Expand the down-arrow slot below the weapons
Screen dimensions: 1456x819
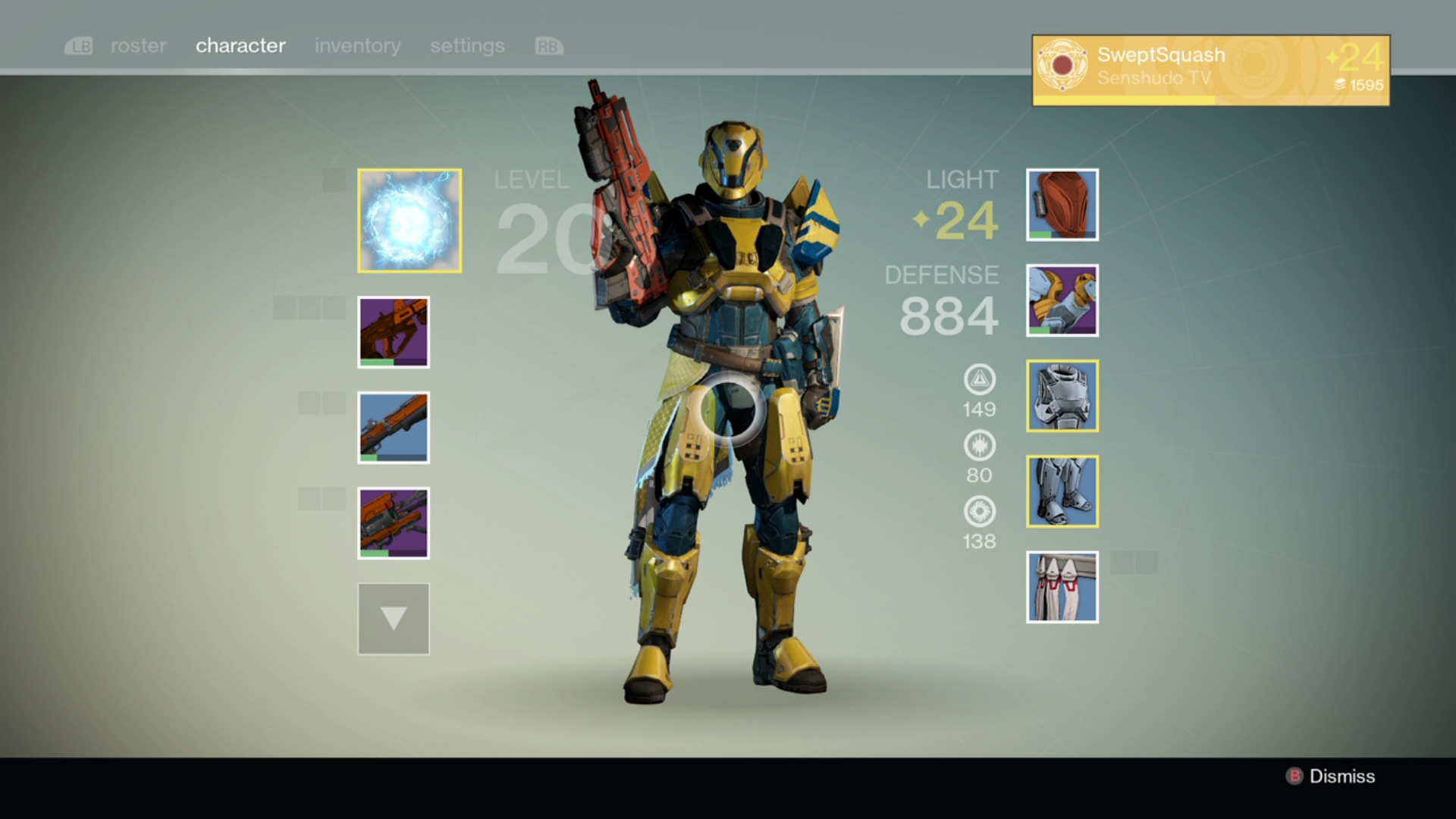(x=394, y=619)
